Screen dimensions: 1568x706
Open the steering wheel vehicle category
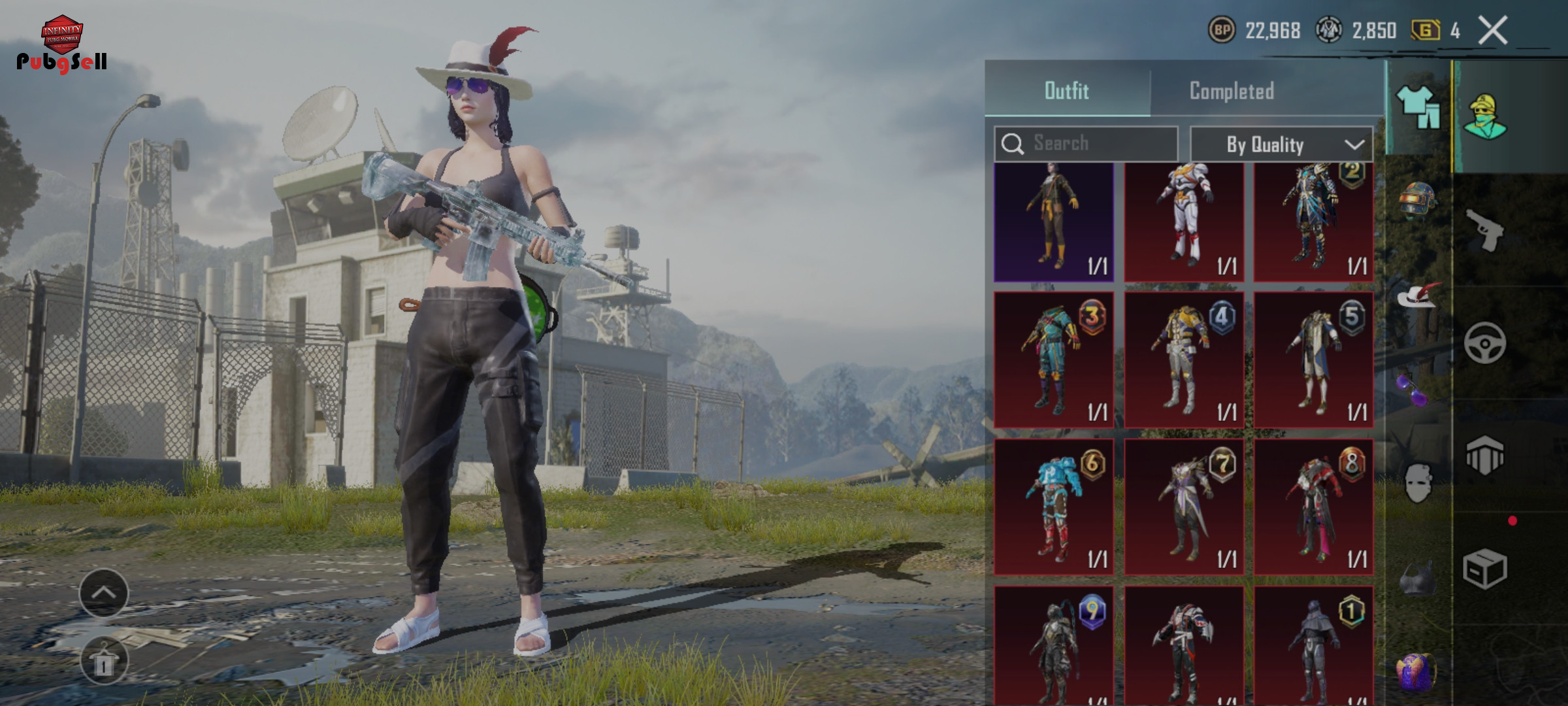click(x=1484, y=343)
